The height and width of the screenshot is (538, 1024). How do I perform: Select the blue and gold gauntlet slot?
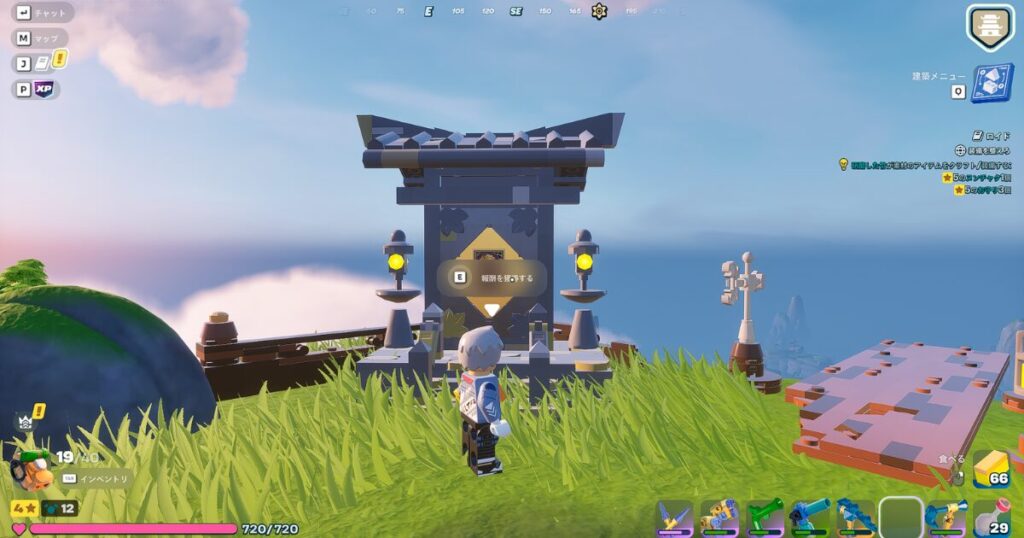pyautogui.click(x=719, y=518)
